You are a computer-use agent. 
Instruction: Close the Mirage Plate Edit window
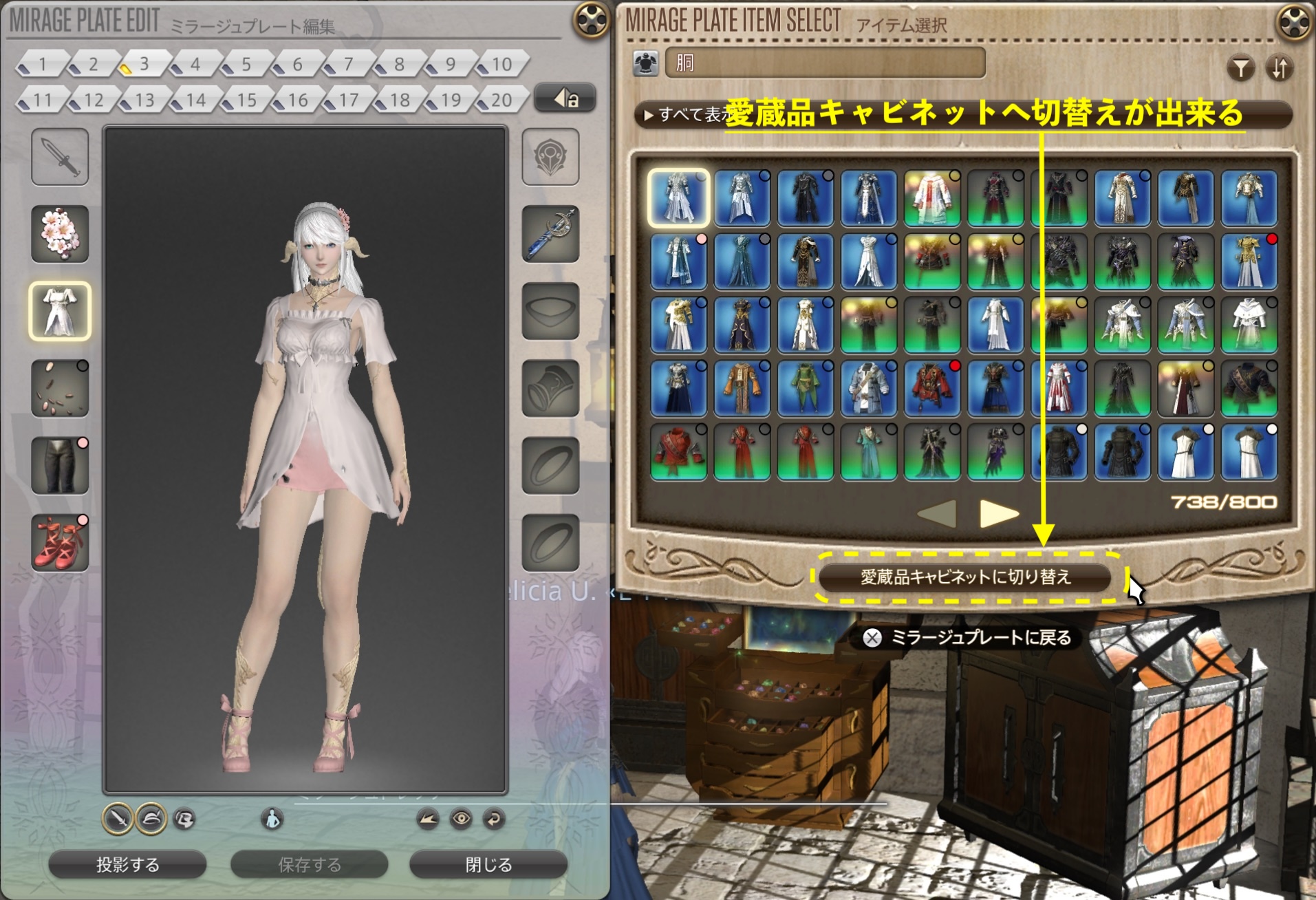tap(591, 20)
